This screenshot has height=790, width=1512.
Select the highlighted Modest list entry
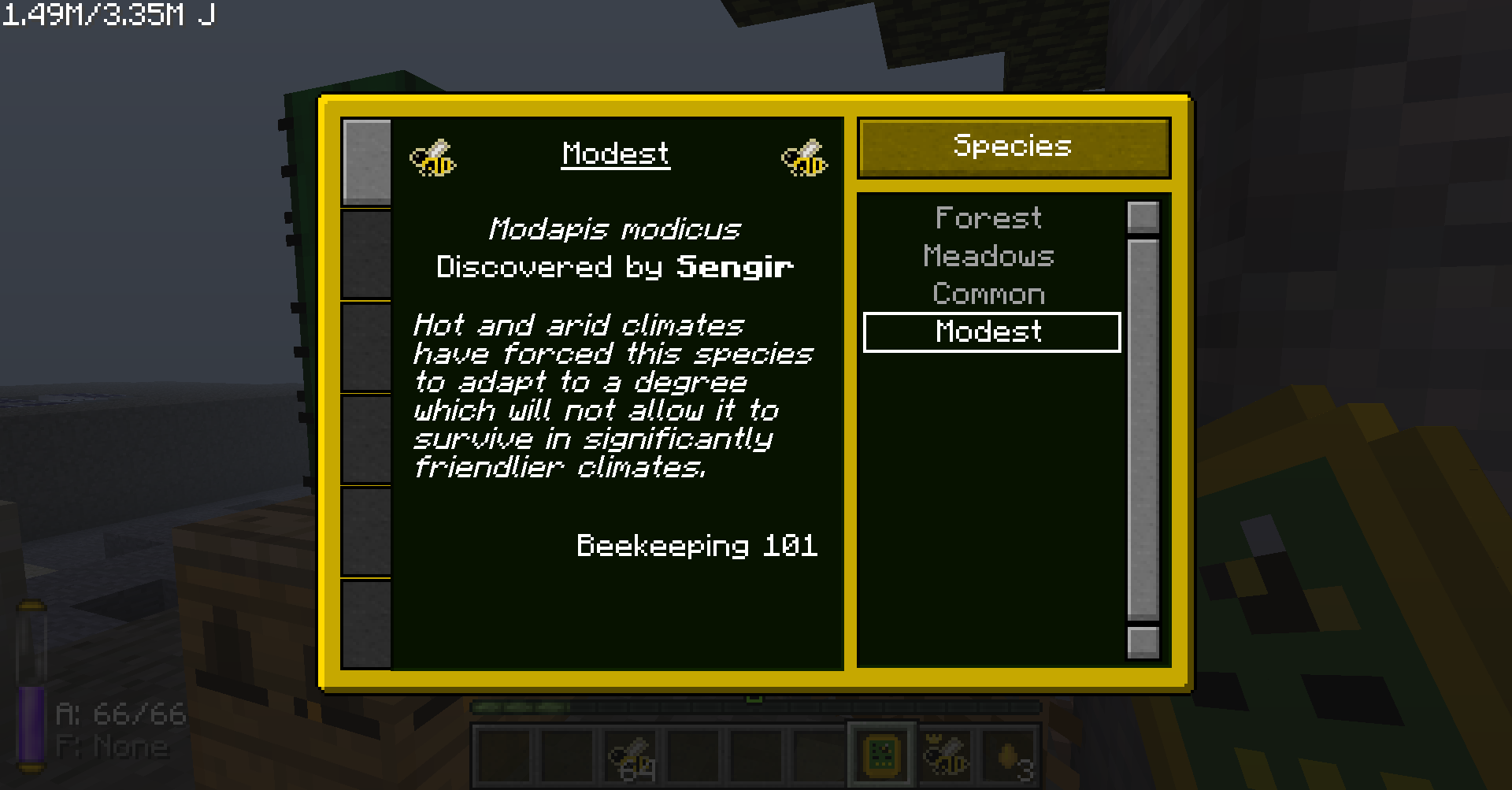click(x=991, y=332)
